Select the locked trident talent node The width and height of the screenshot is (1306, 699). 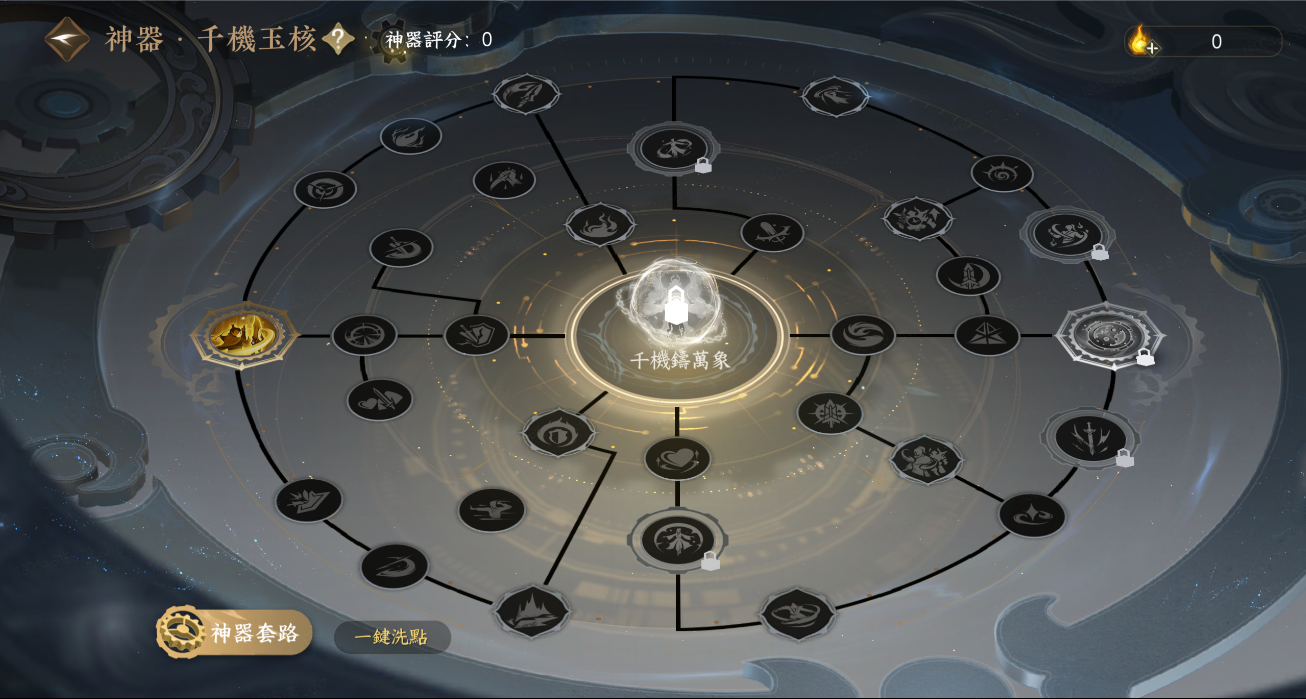(1089, 437)
